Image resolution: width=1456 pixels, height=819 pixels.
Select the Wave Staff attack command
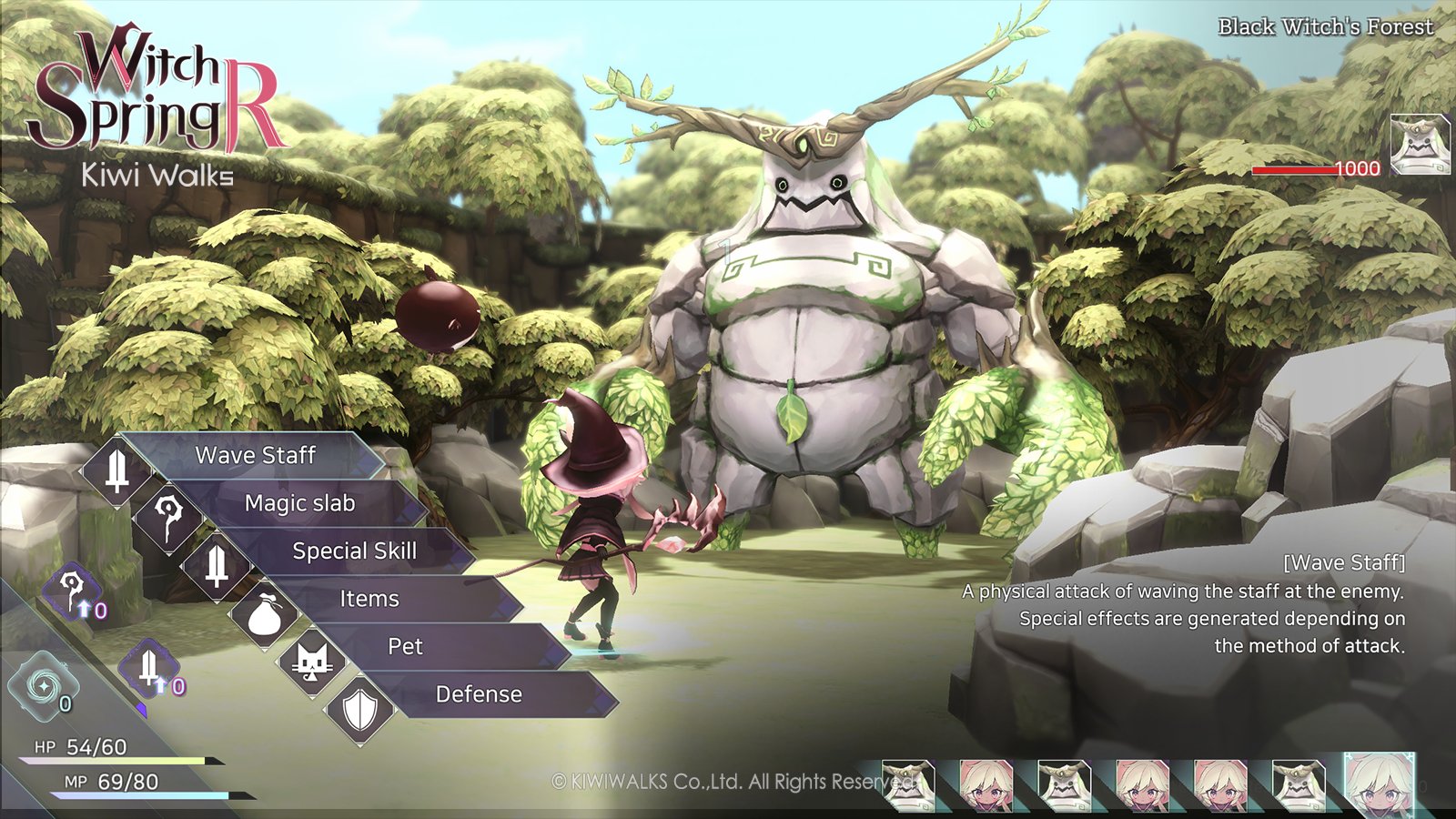click(x=256, y=455)
